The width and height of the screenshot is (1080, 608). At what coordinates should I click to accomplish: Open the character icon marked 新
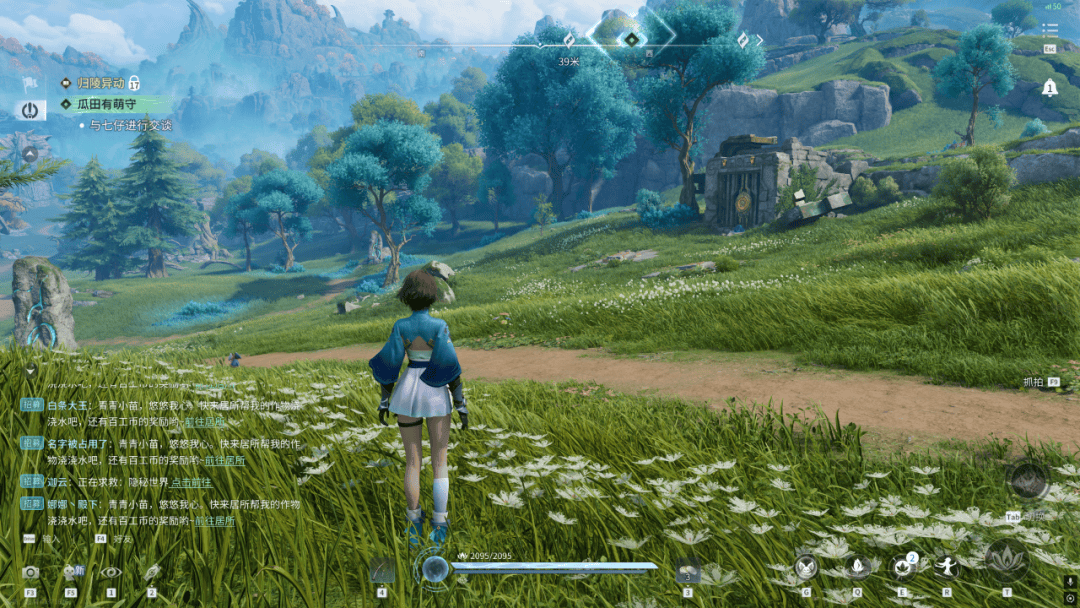click(x=72, y=572)
